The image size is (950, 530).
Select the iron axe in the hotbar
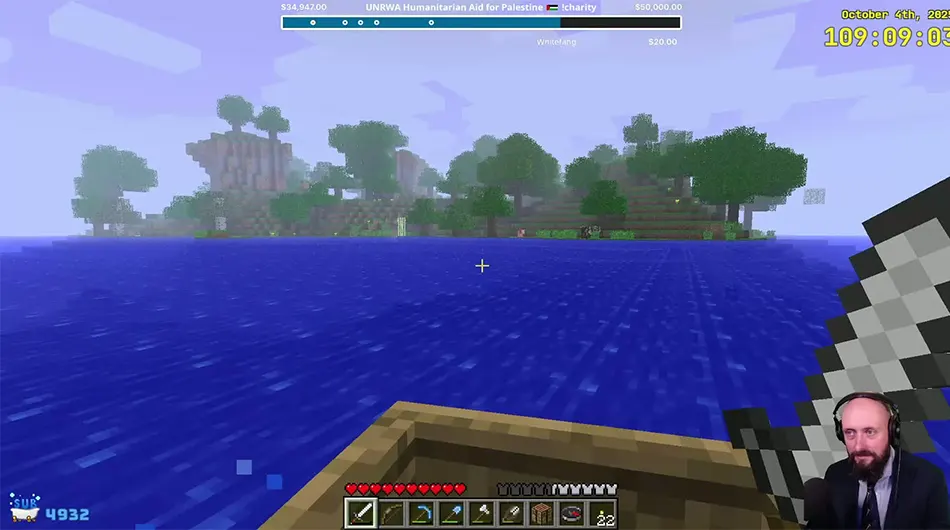tap(482, 513)
